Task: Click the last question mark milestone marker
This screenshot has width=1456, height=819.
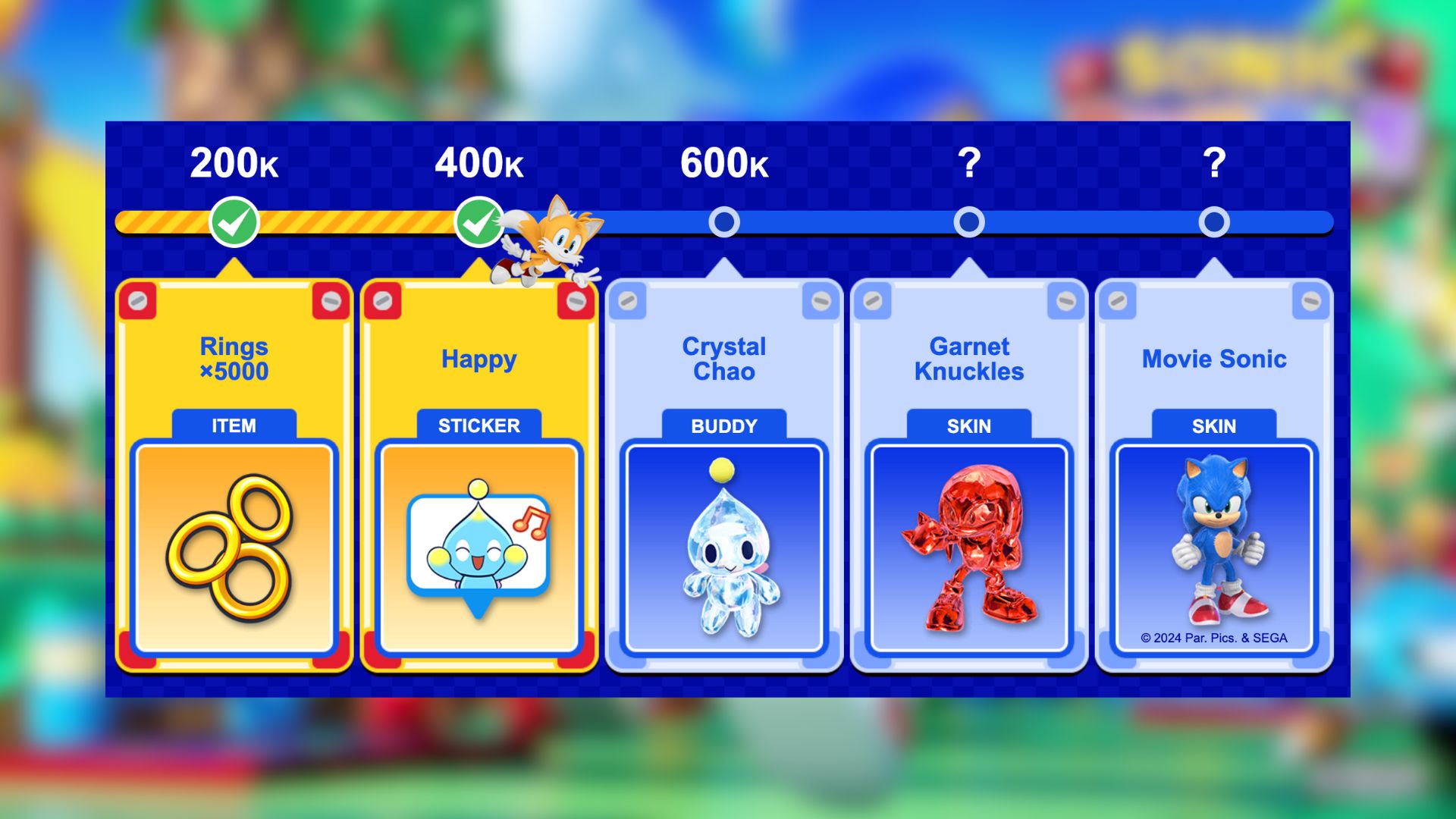Action: tap(1214, 222)
